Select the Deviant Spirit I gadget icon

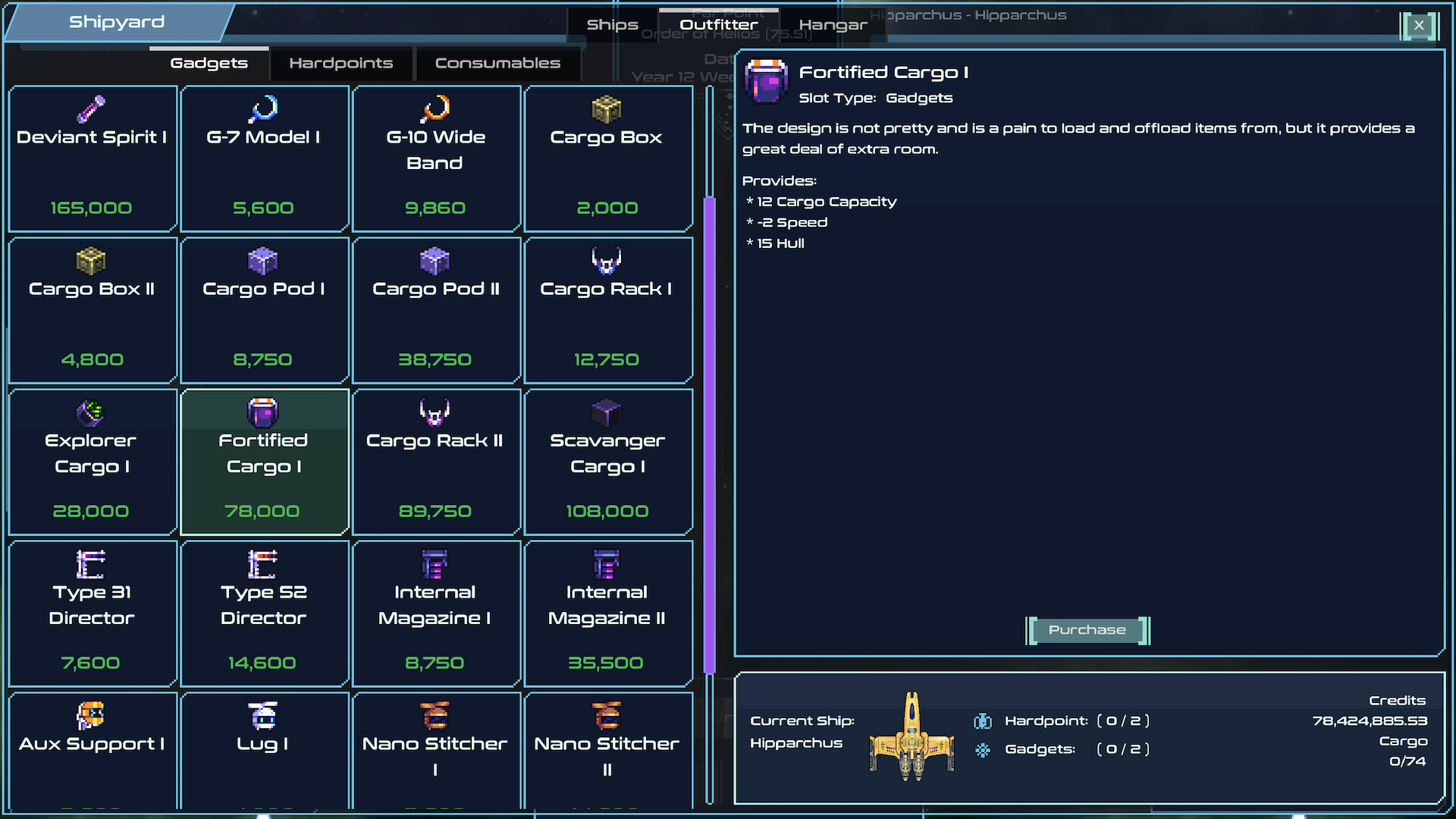click(x=93, y=108)
